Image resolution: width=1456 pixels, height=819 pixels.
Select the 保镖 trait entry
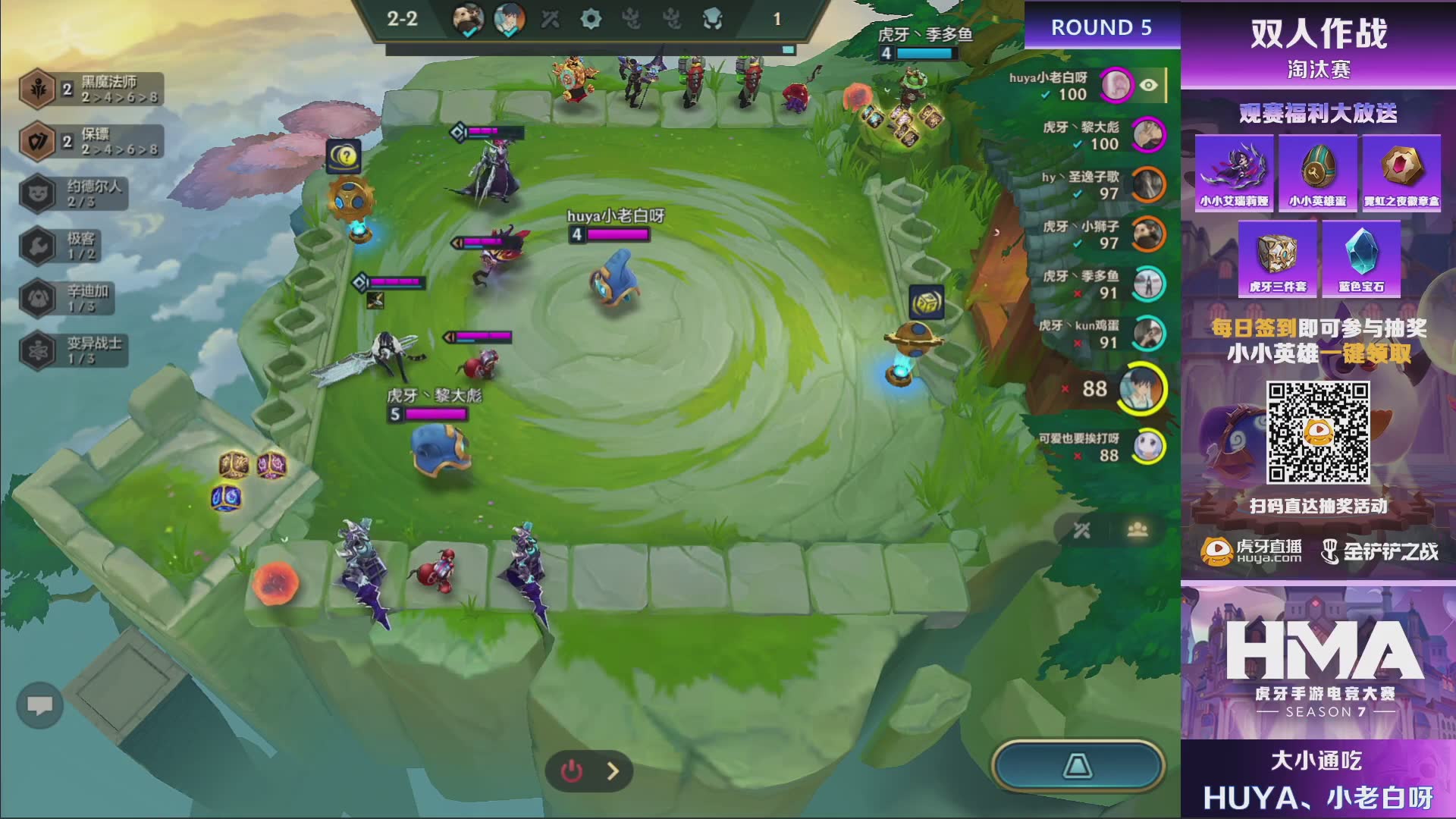coord(91,142)
